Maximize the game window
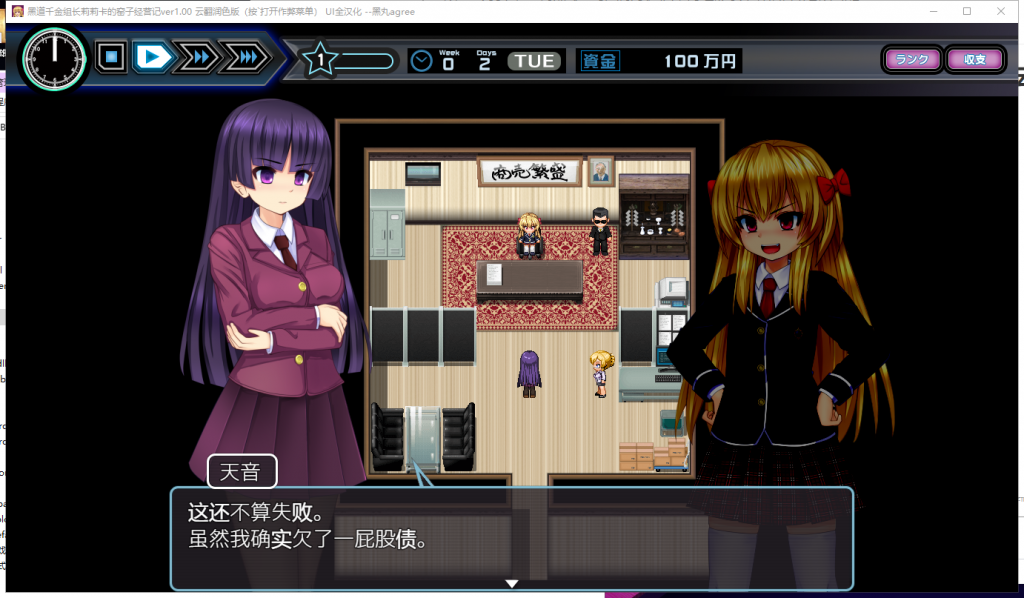The image size is (1024, 598). [x=967, y=11]
